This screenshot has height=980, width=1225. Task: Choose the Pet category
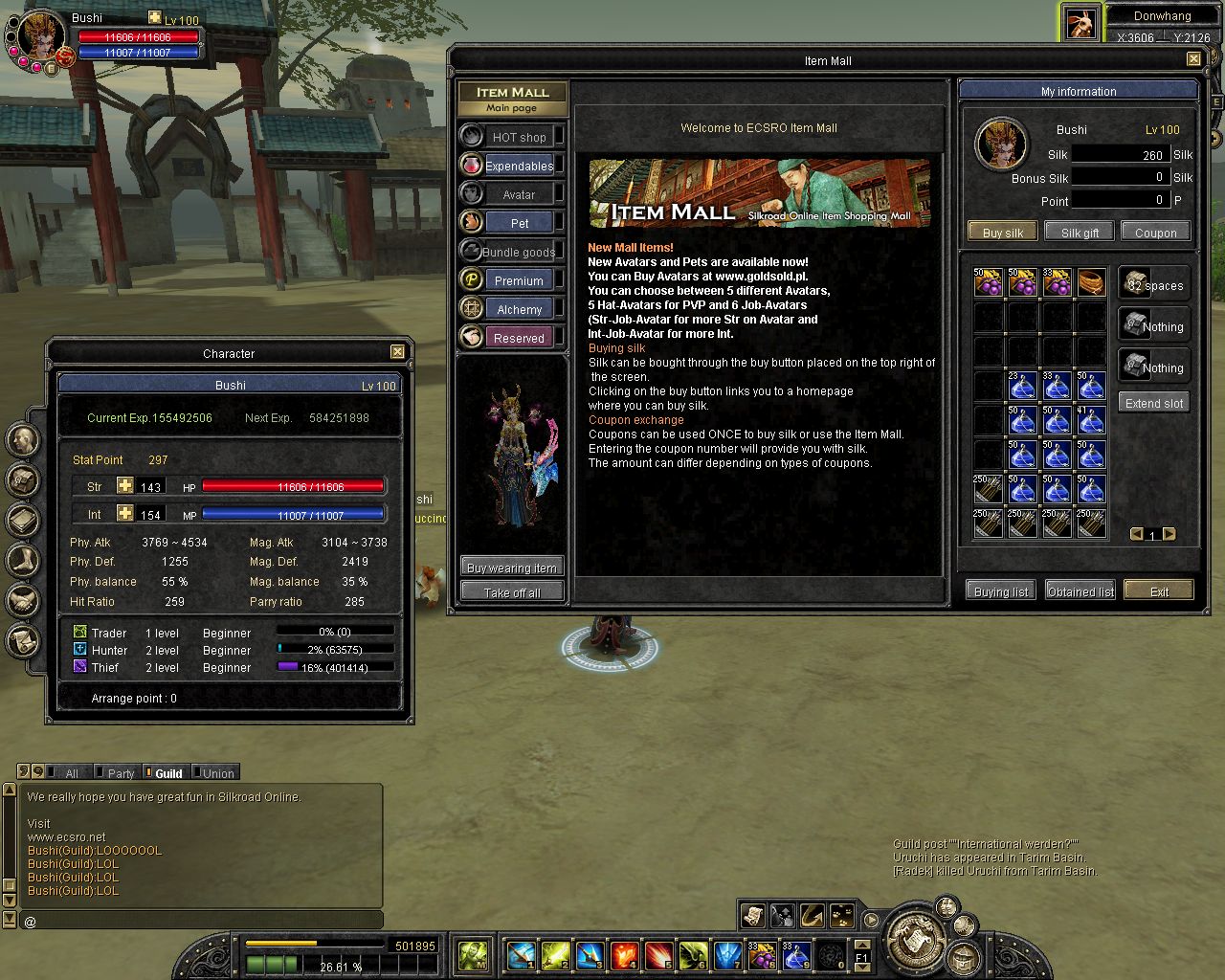pos(518,223)
